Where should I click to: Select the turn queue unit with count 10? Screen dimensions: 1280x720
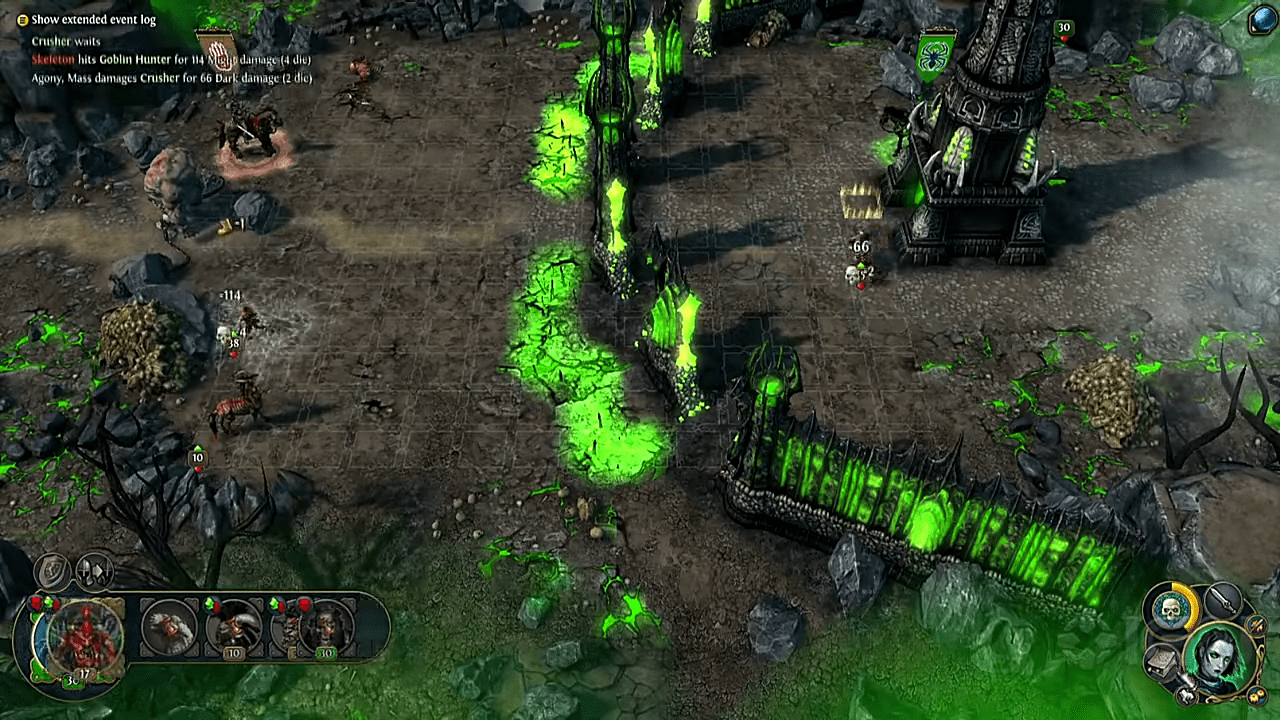pos(233,630)
